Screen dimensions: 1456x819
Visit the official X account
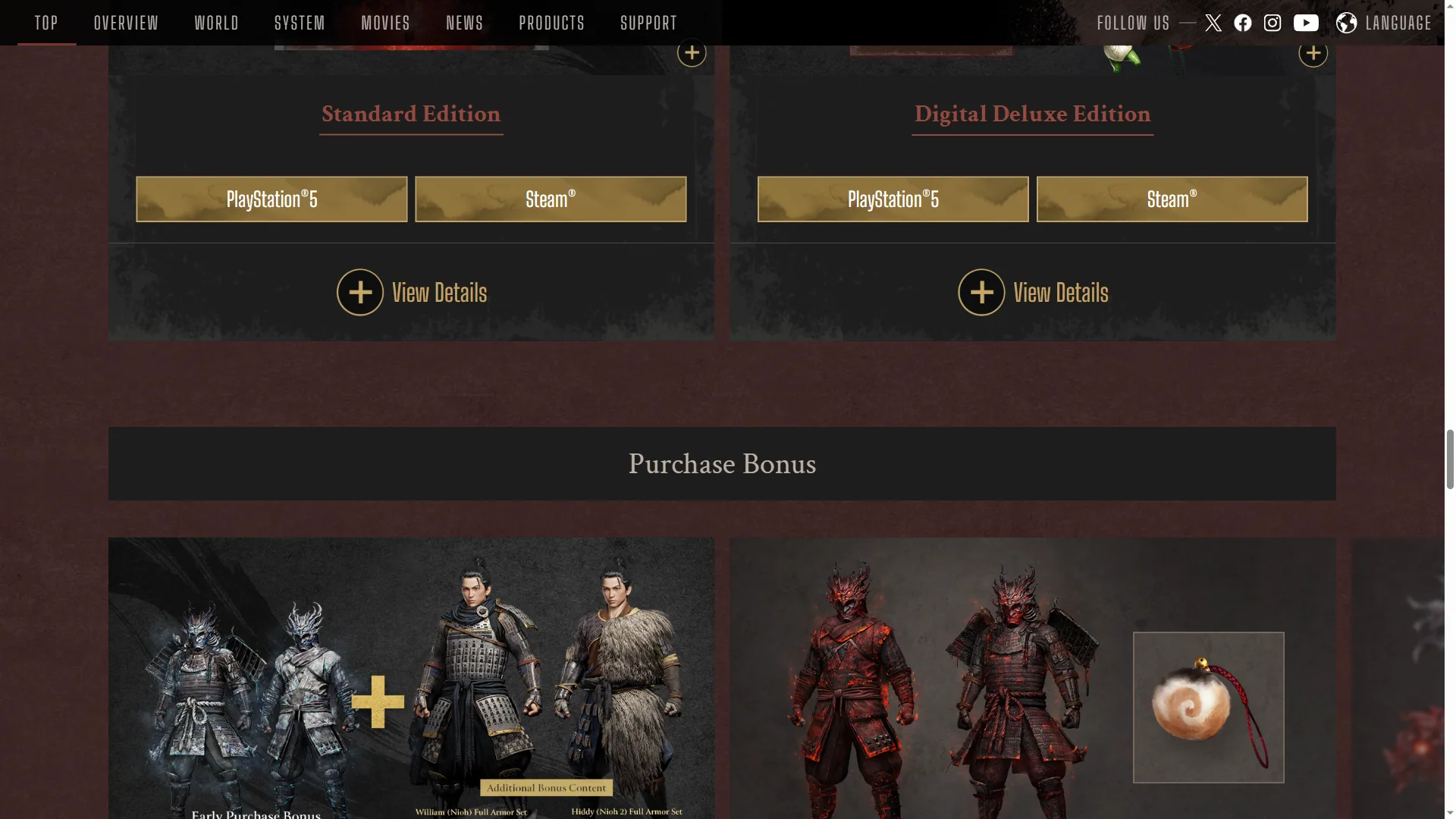[1213, 23]
